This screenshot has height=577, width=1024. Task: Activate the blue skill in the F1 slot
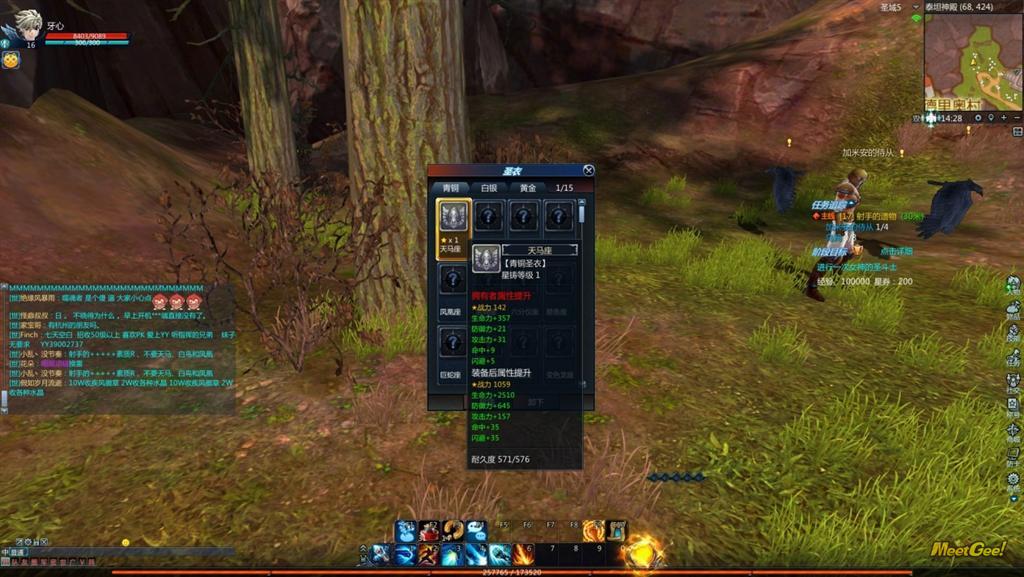[405, 531]
